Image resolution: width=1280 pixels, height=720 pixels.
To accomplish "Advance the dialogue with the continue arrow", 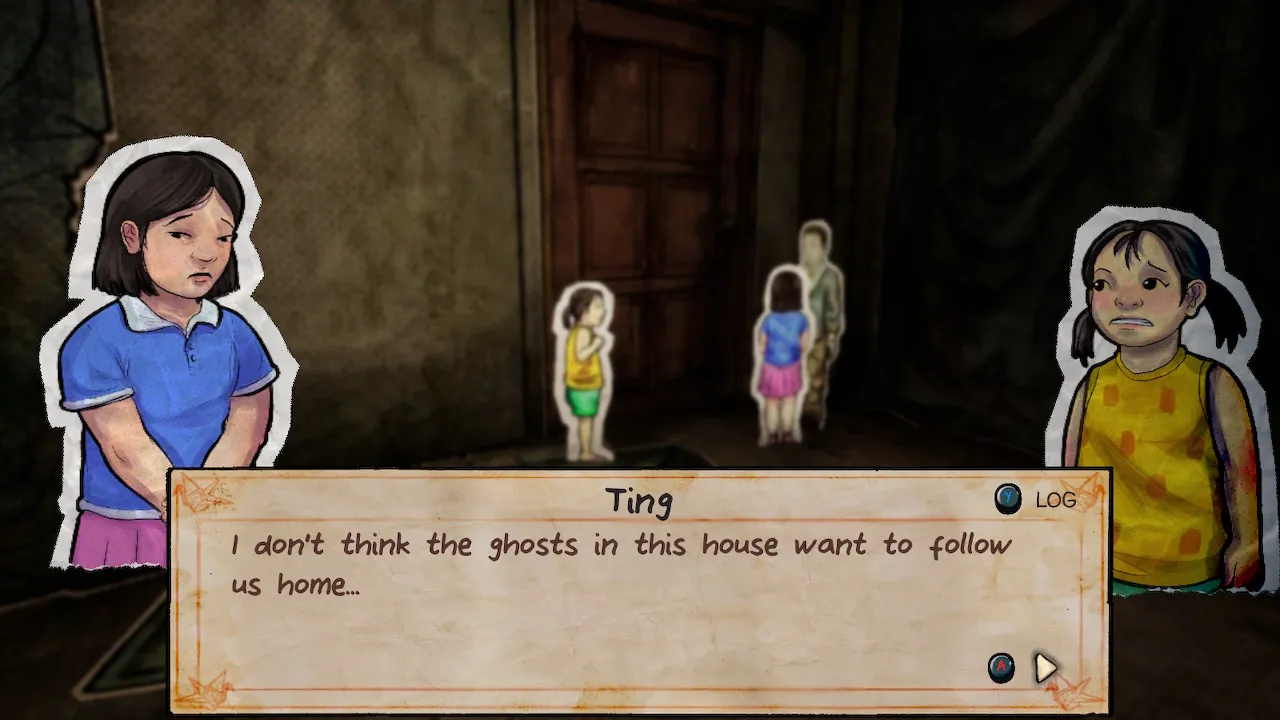I will [x=1044, y=668].
